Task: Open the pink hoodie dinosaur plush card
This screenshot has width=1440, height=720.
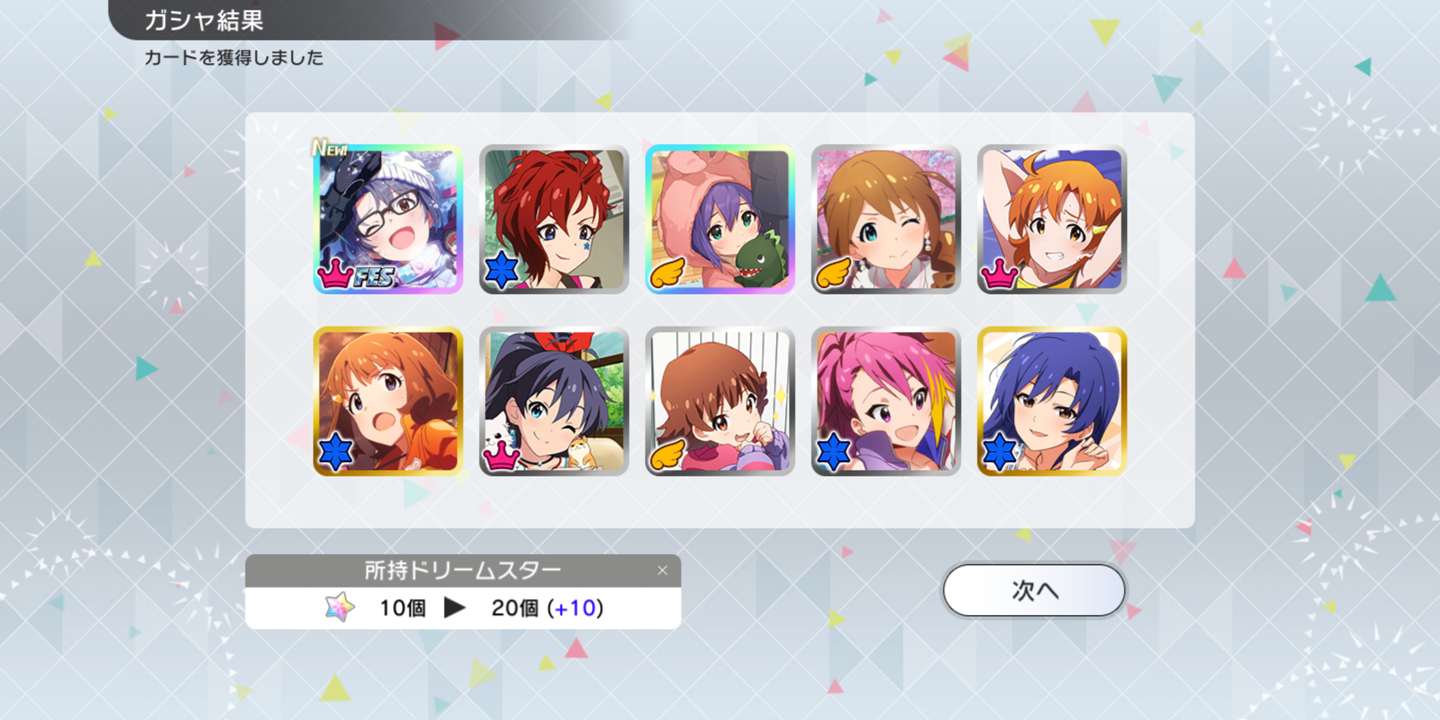Action: [x=720, y=219]
